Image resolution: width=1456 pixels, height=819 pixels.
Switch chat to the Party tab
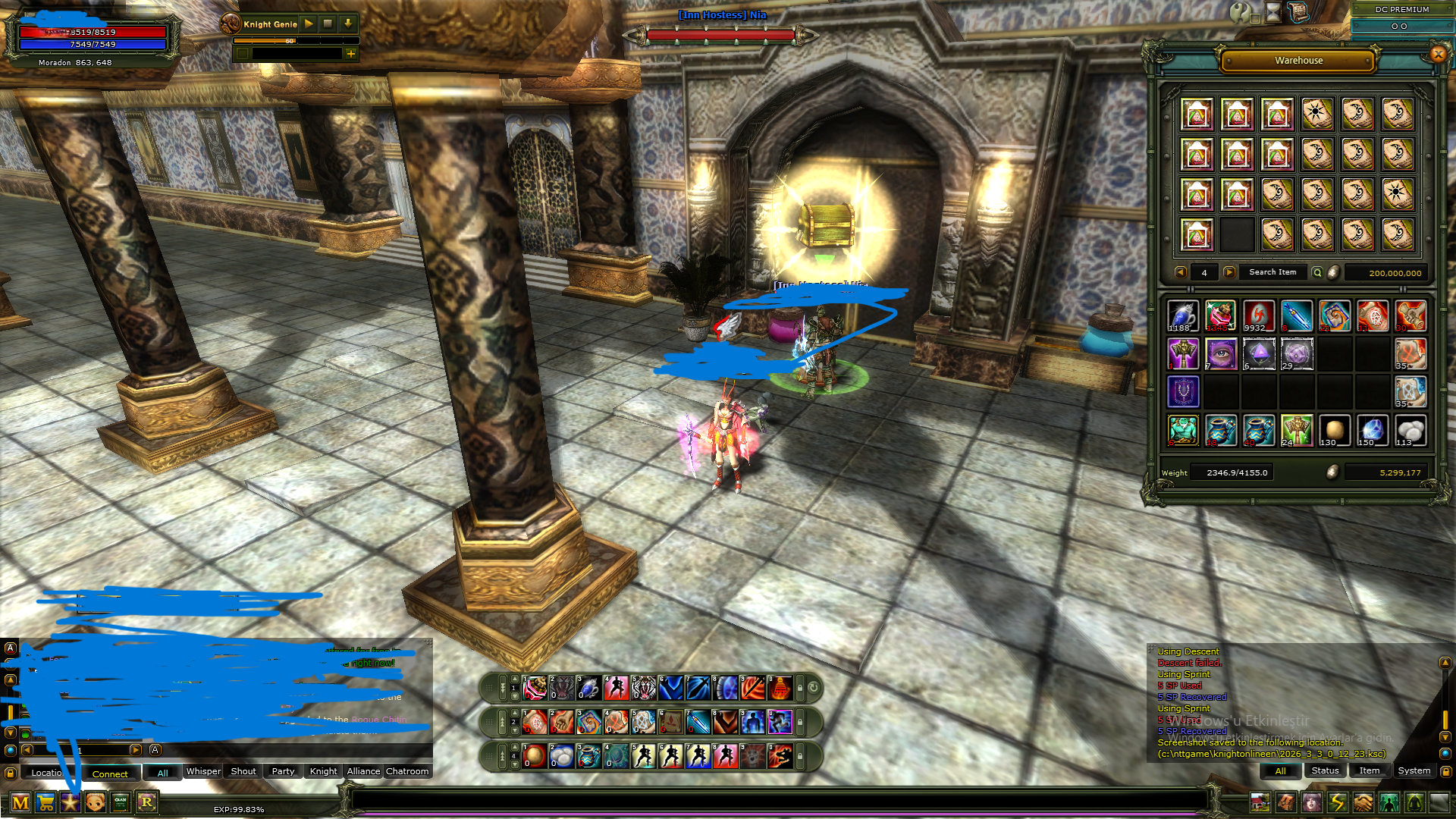point(283,771)
